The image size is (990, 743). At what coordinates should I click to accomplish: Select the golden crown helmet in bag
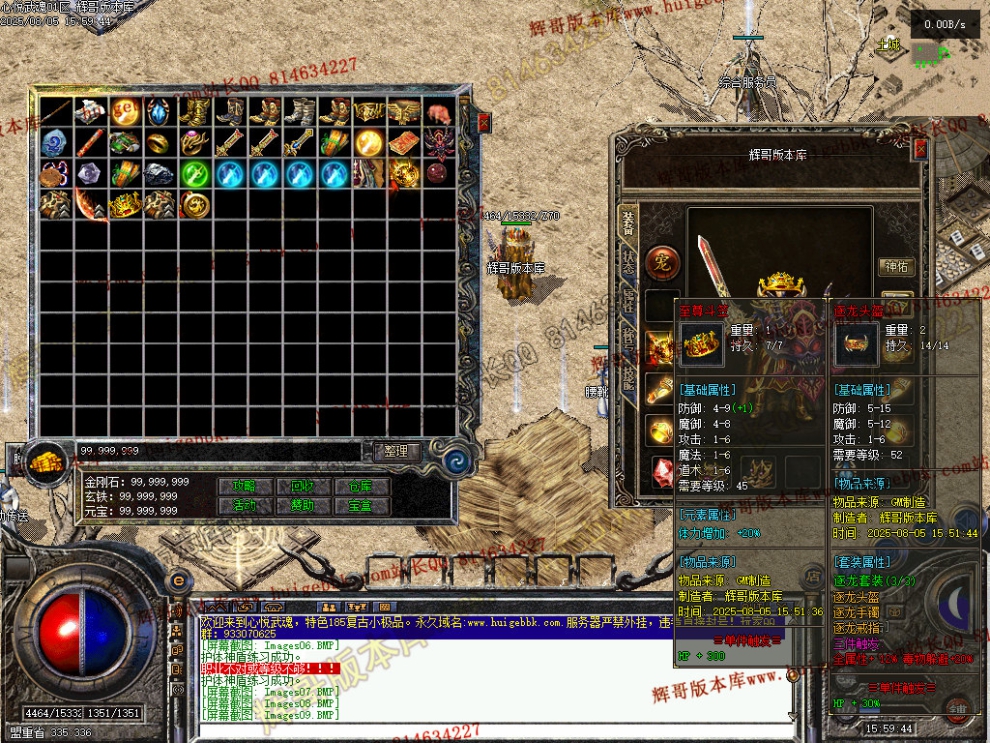point(126,205)
